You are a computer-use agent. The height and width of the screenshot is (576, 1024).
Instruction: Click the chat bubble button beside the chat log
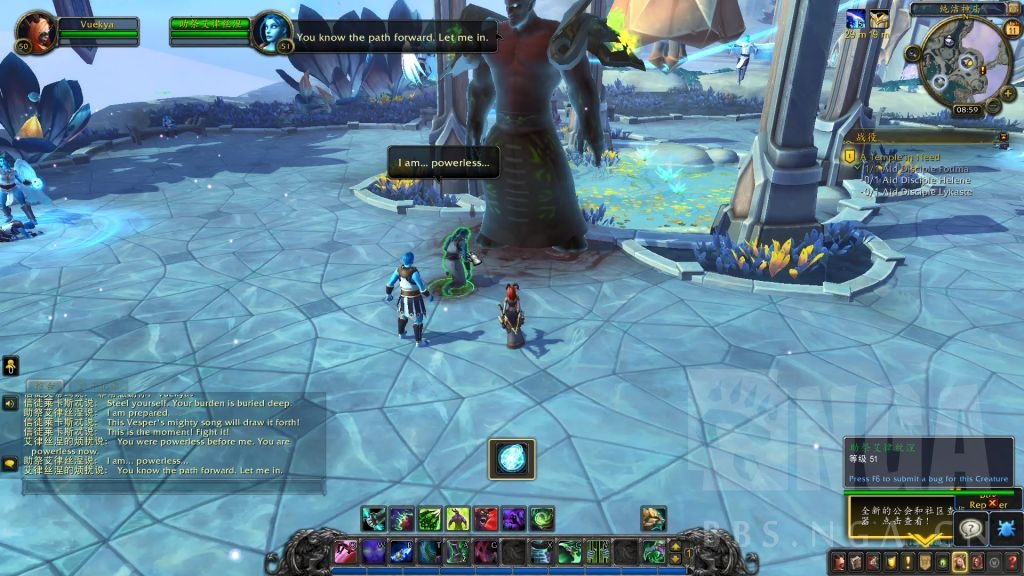tap(10, 463)
